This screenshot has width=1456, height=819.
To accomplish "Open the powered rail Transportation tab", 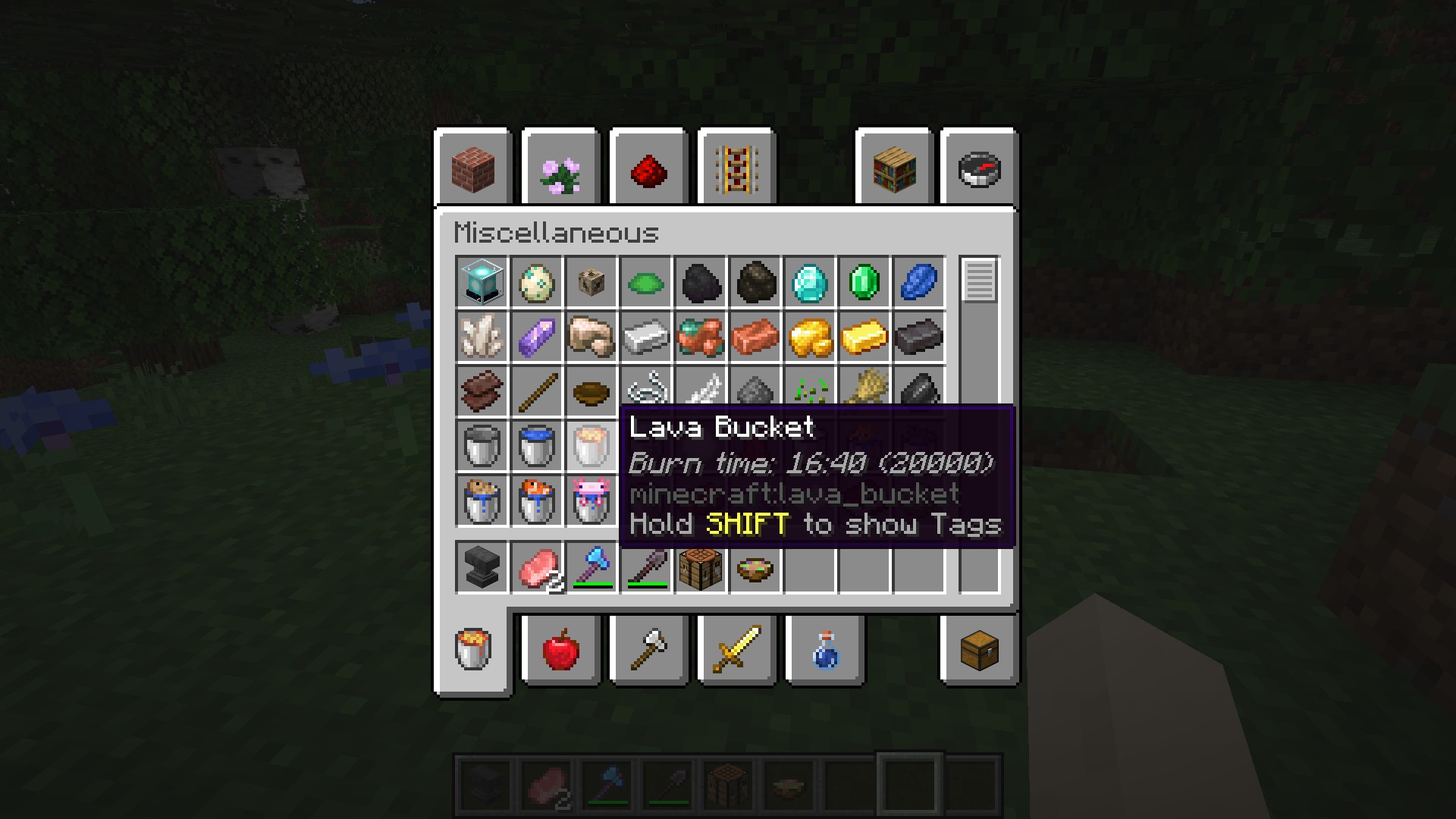I will 736,168.
